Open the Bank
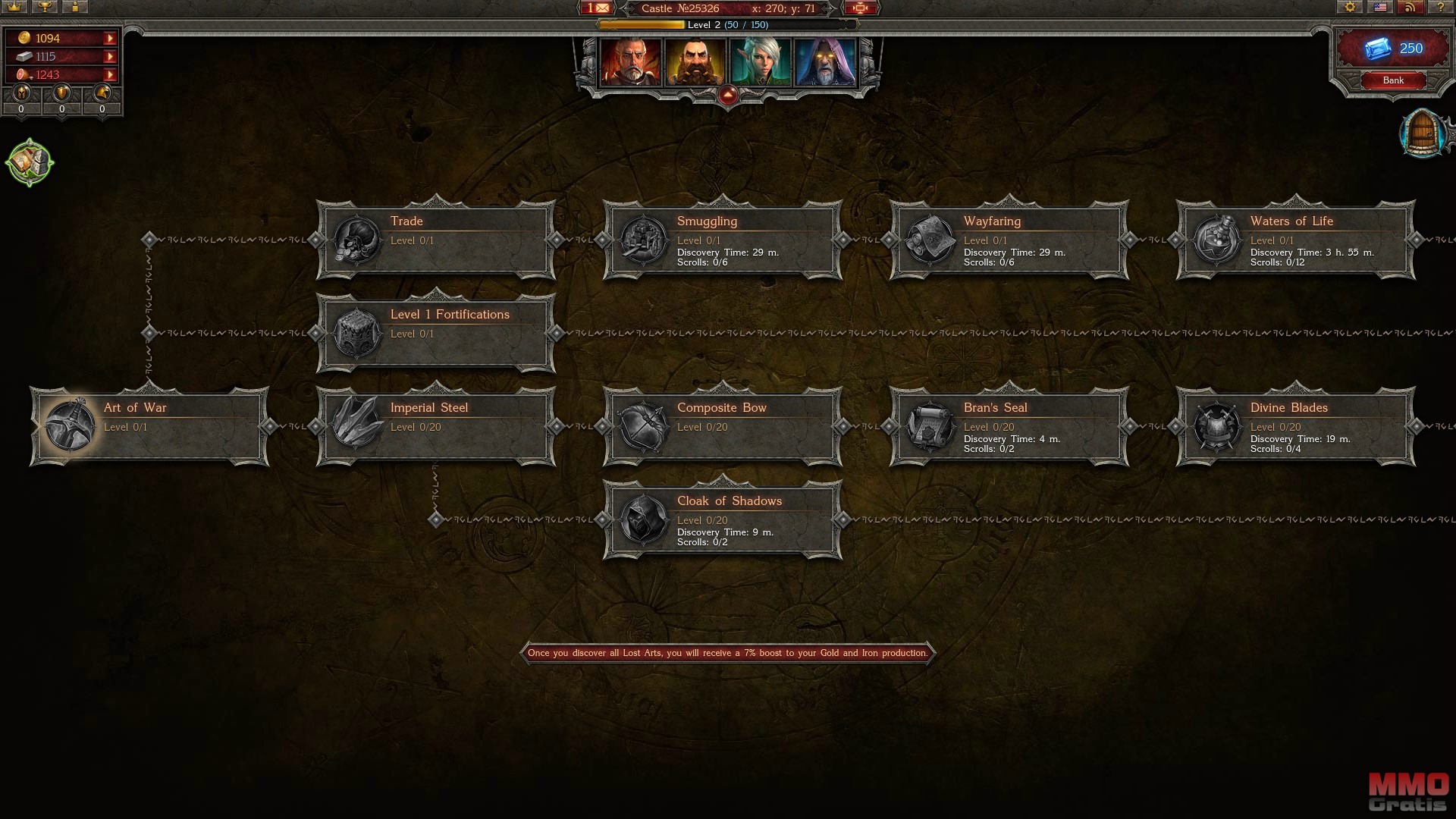 1392,80
